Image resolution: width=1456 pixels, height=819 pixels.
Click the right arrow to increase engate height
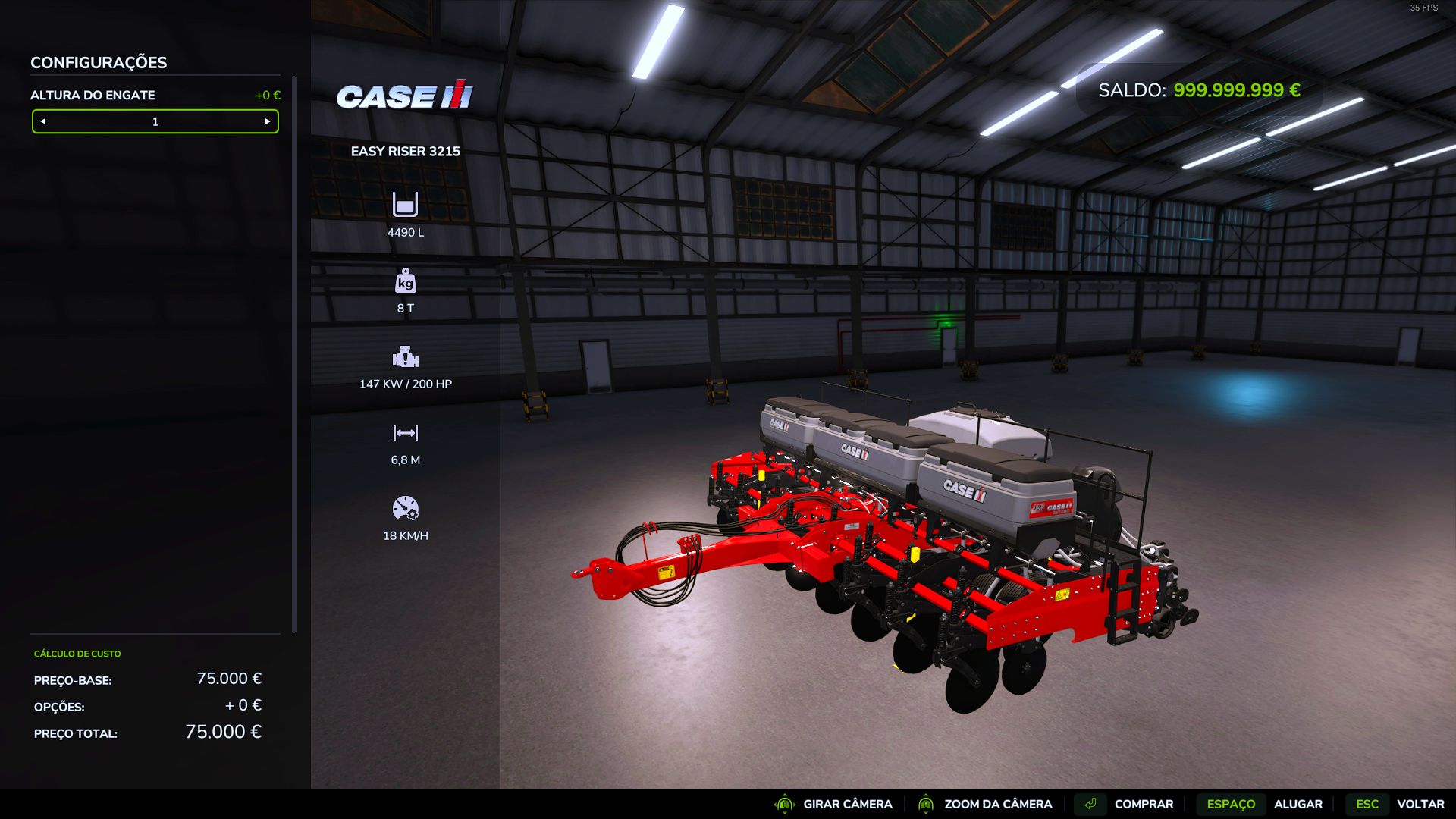267,121
